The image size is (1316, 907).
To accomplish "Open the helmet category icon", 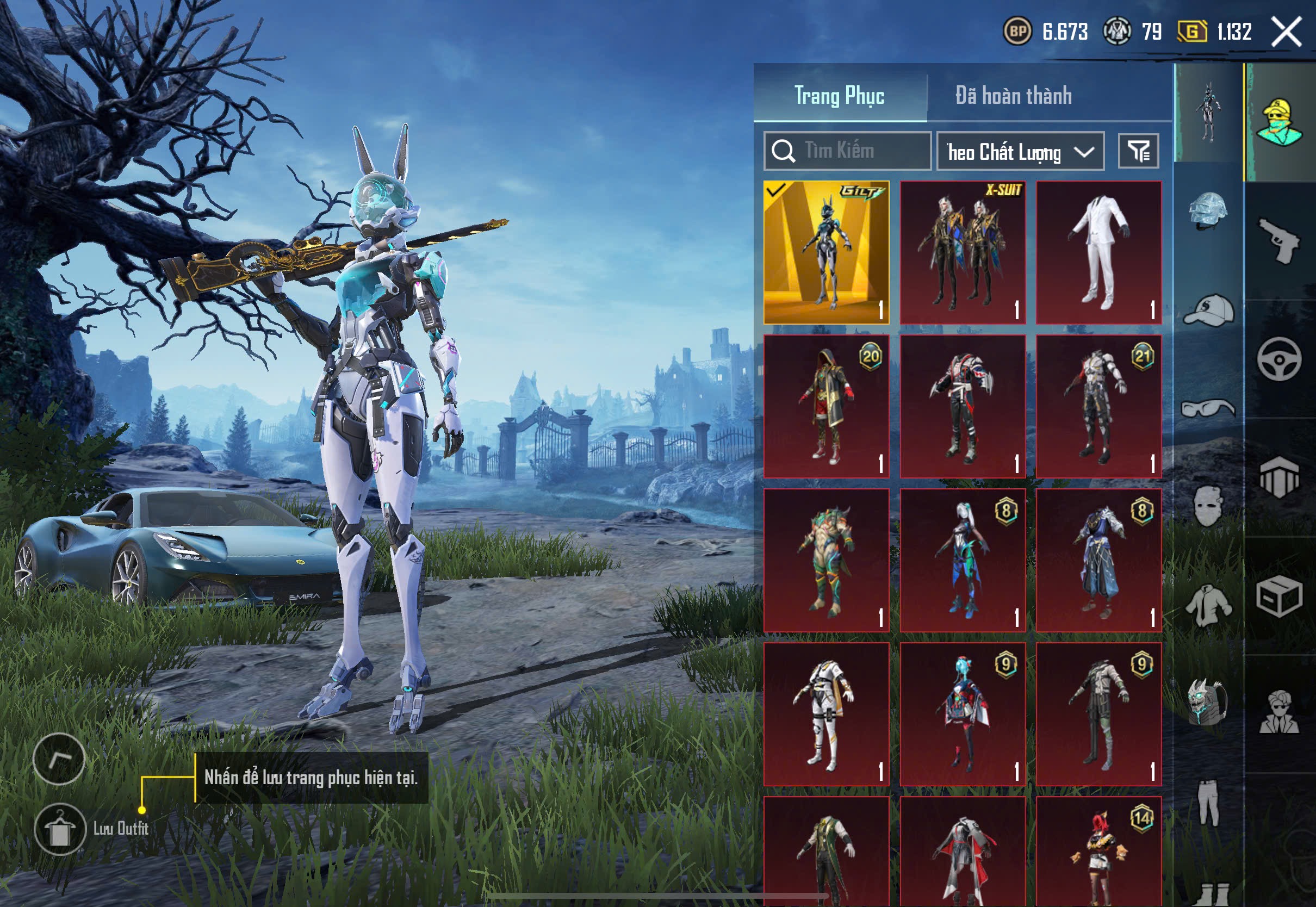I will [x=1208, y=212].
